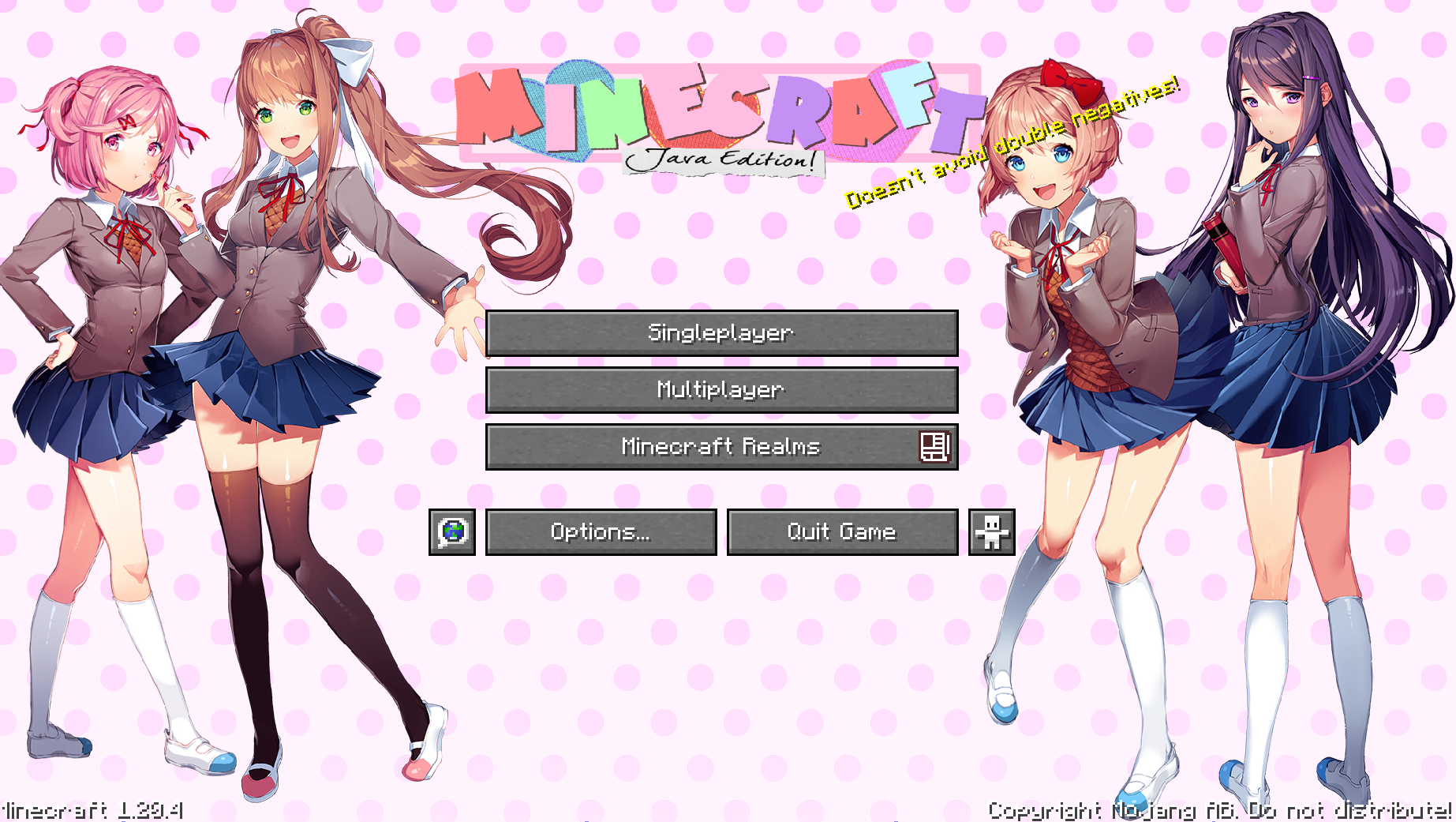
Task: Click the player figure icon beside Quit Game
Action: 991,531
